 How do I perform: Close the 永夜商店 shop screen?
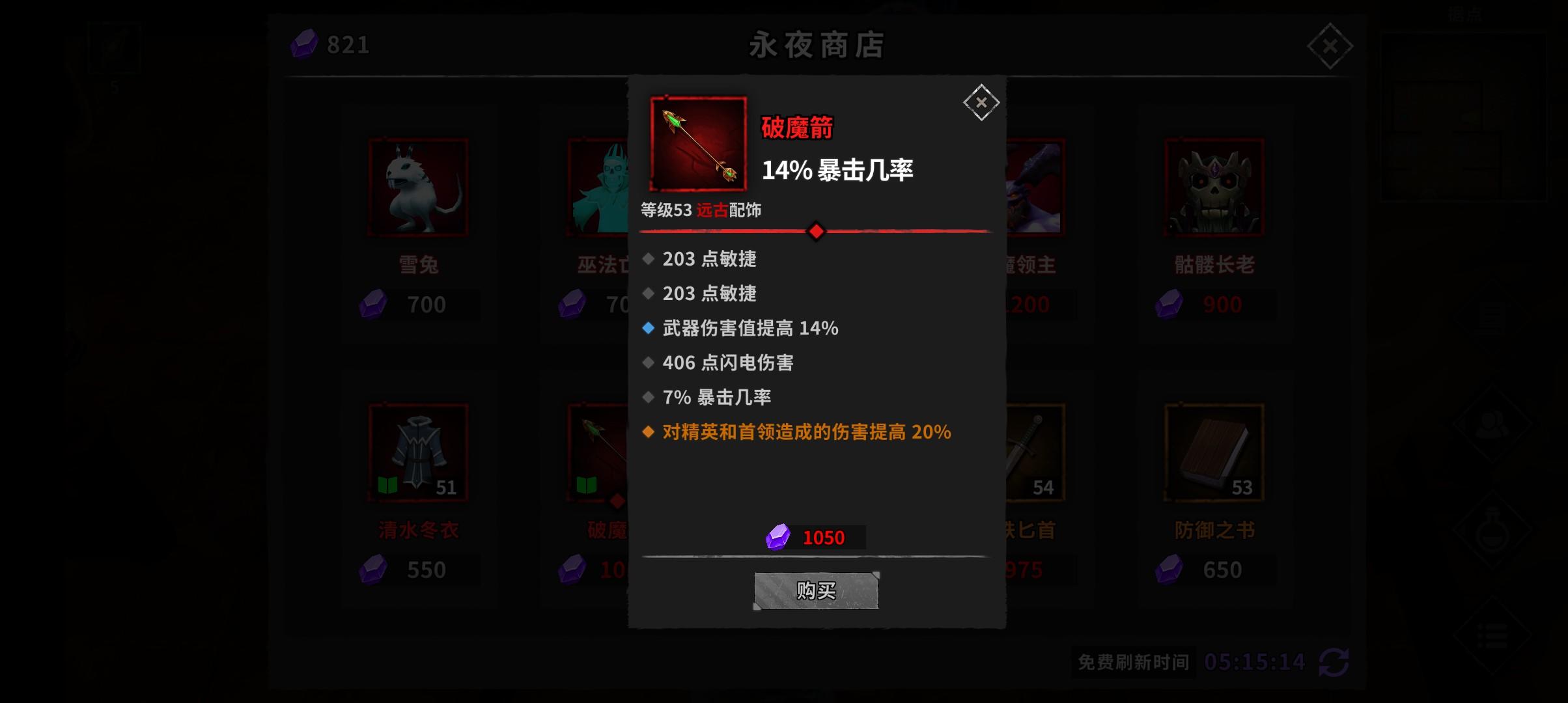tap(1329, 46)
